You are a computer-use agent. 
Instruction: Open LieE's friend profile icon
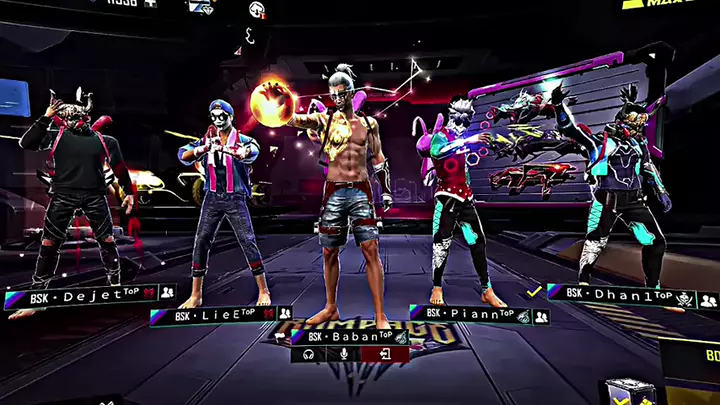tap(284, 315)
